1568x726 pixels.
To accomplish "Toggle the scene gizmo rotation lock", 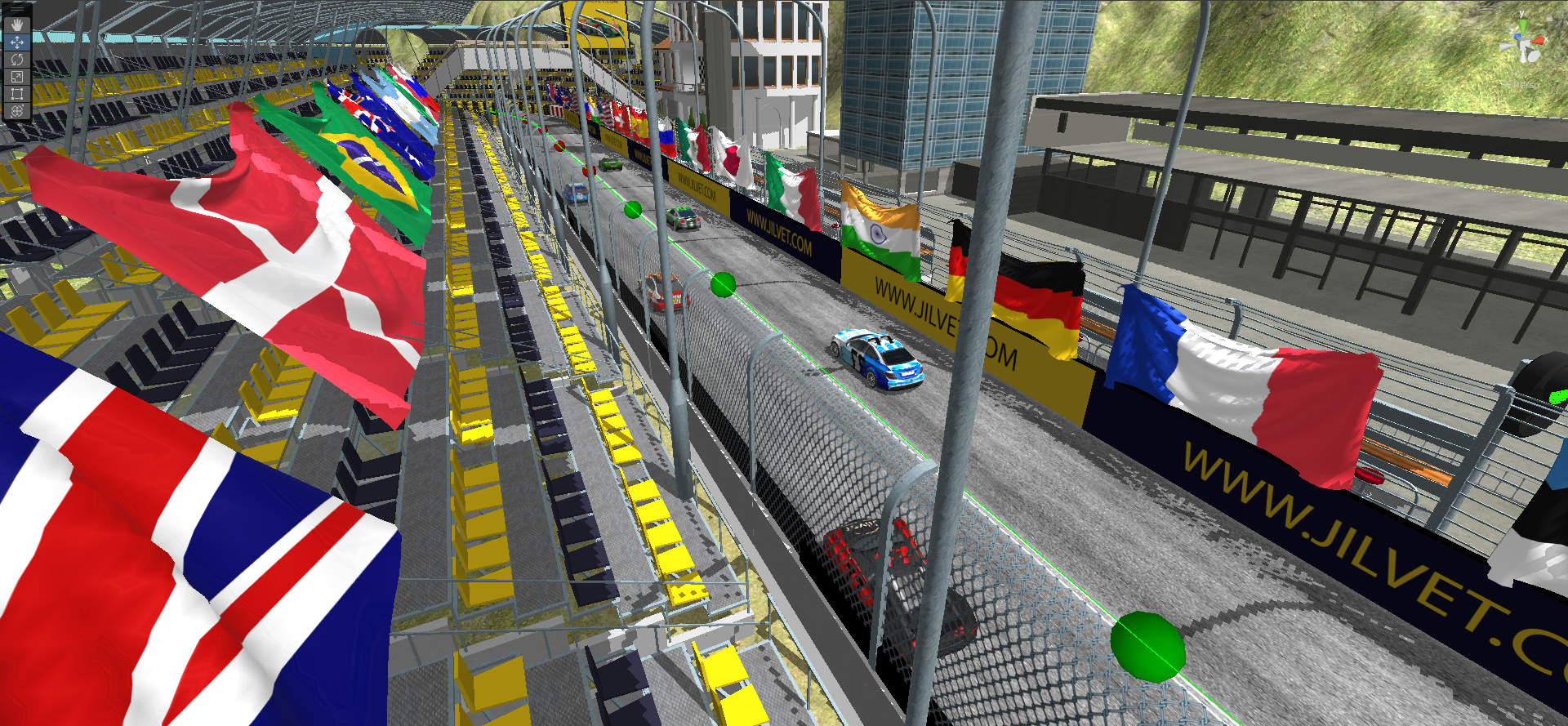I will tap(1549, 19).
